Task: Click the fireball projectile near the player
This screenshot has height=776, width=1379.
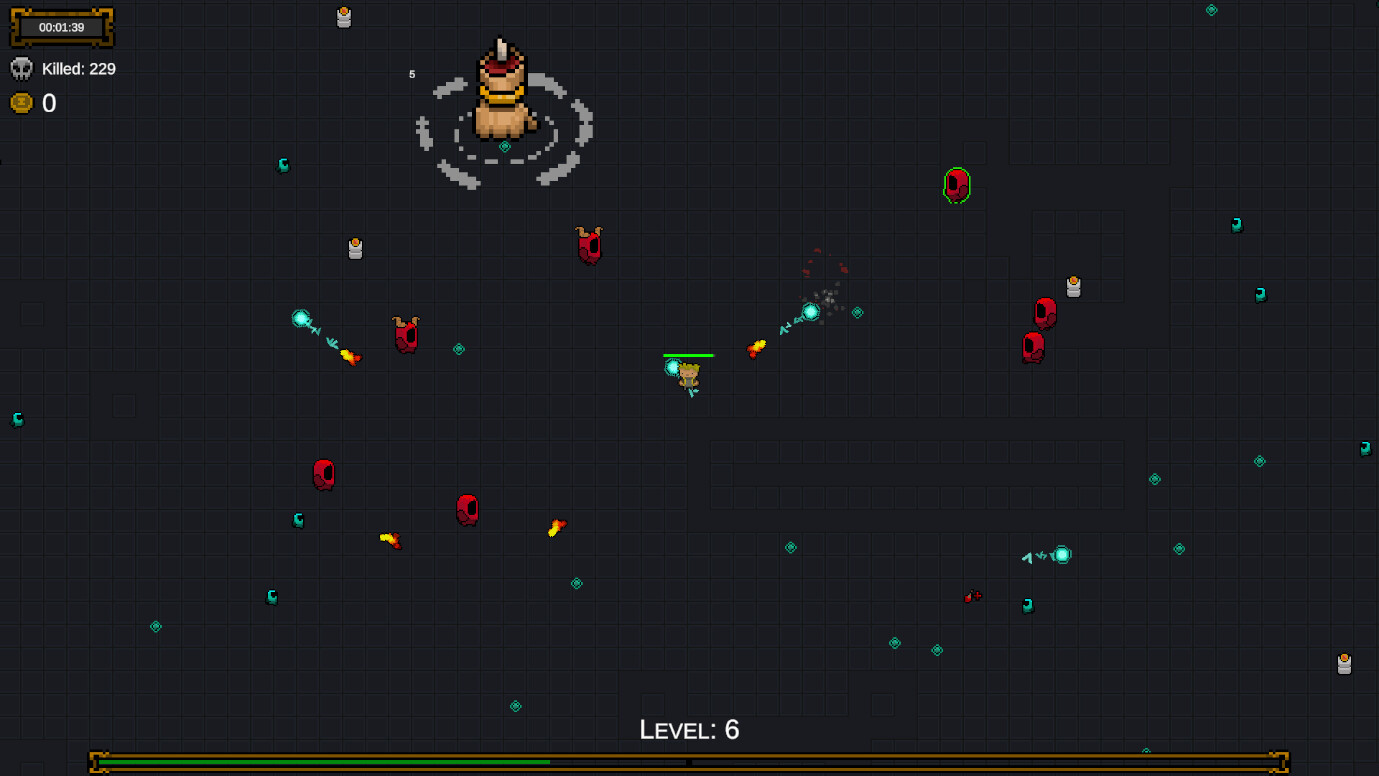Action: point(757,348)
